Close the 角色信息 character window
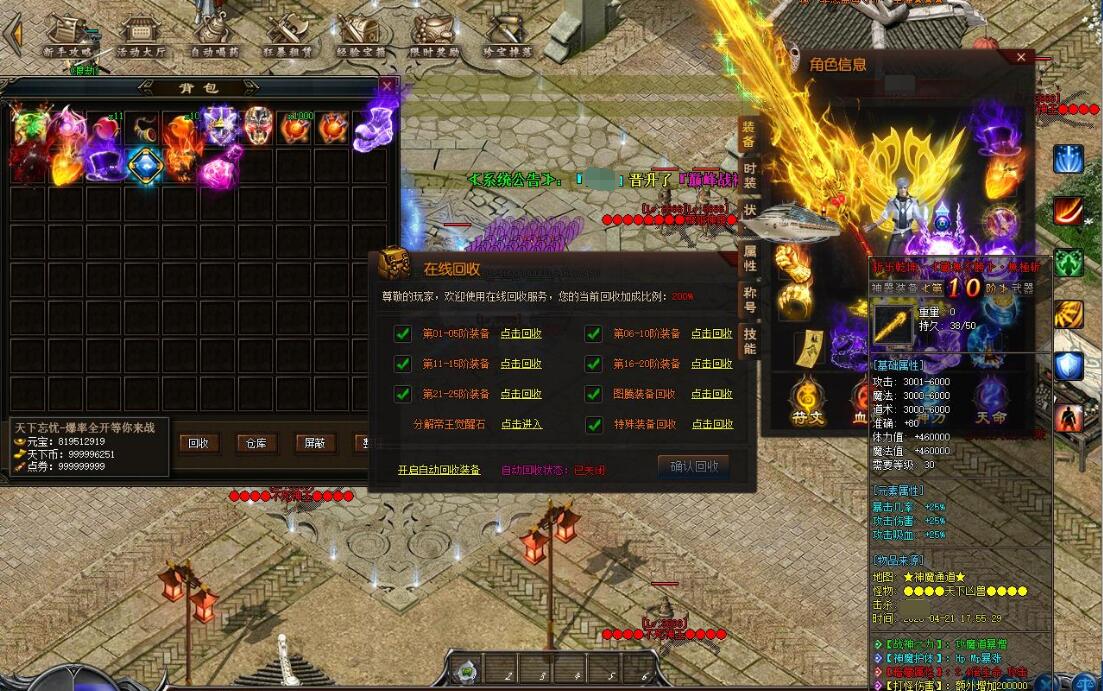Viewport: 1103px width, 691px height. 1021,58
